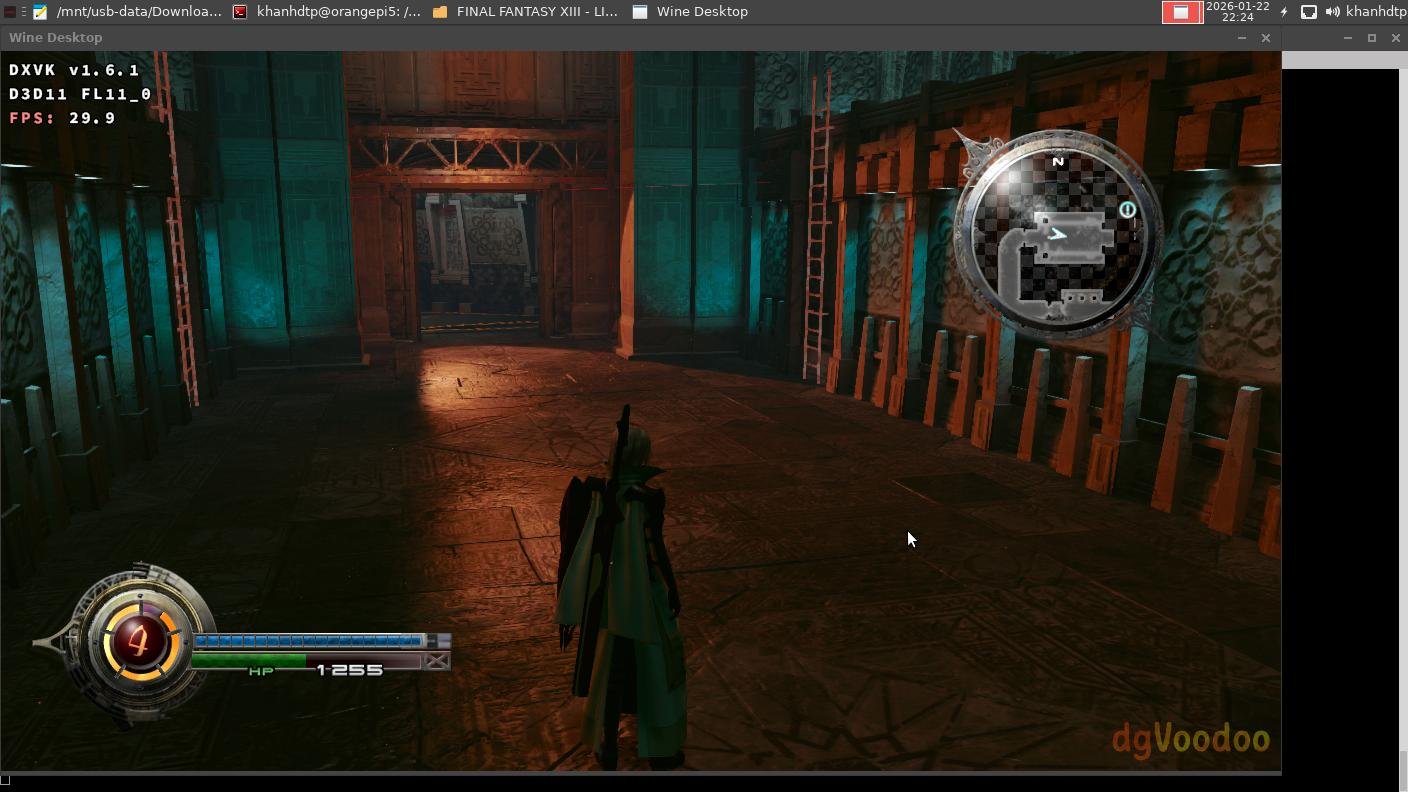Click the information marker on the minimap
Screen dimensions: 1408x792
[x=1127, y=210]
